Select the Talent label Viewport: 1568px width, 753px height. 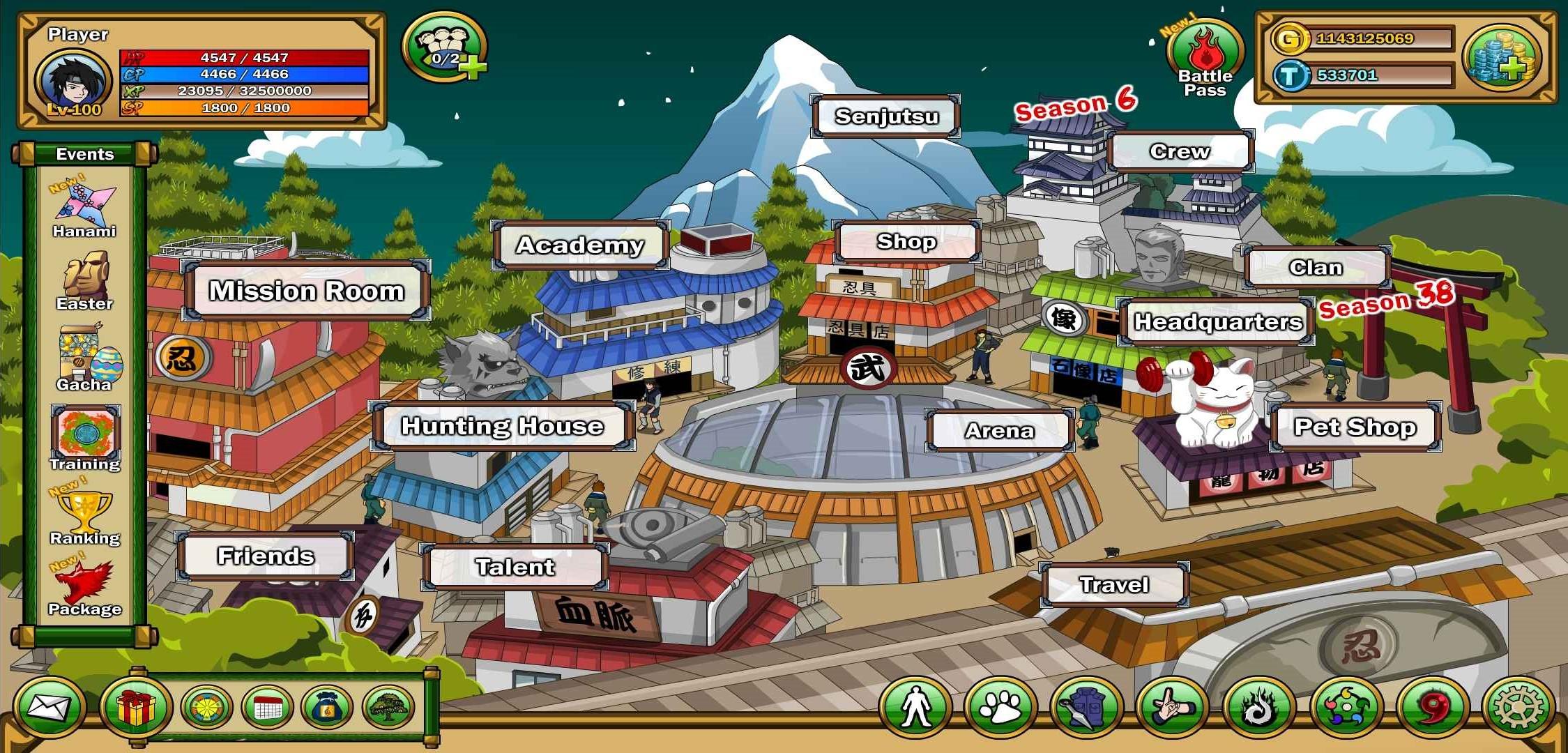515,567
